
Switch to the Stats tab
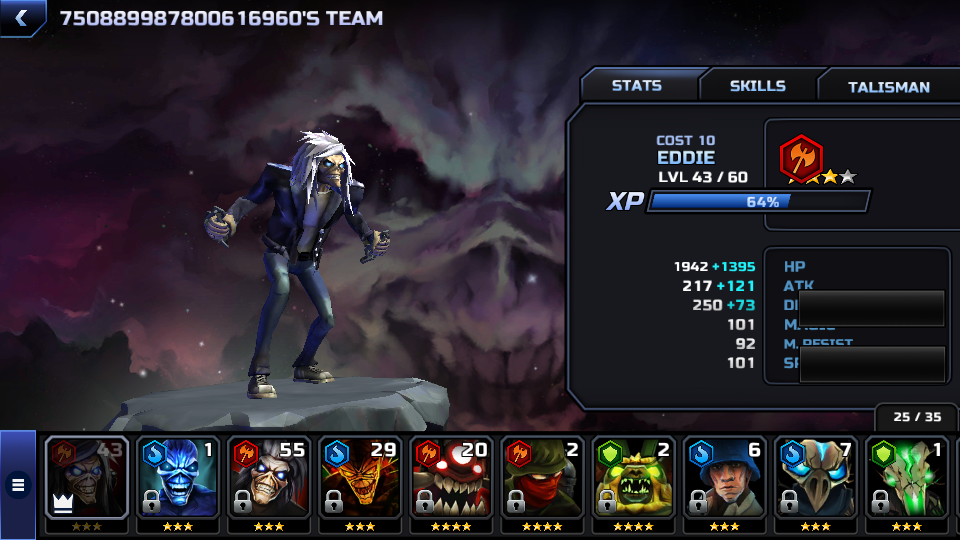point(637,86)
